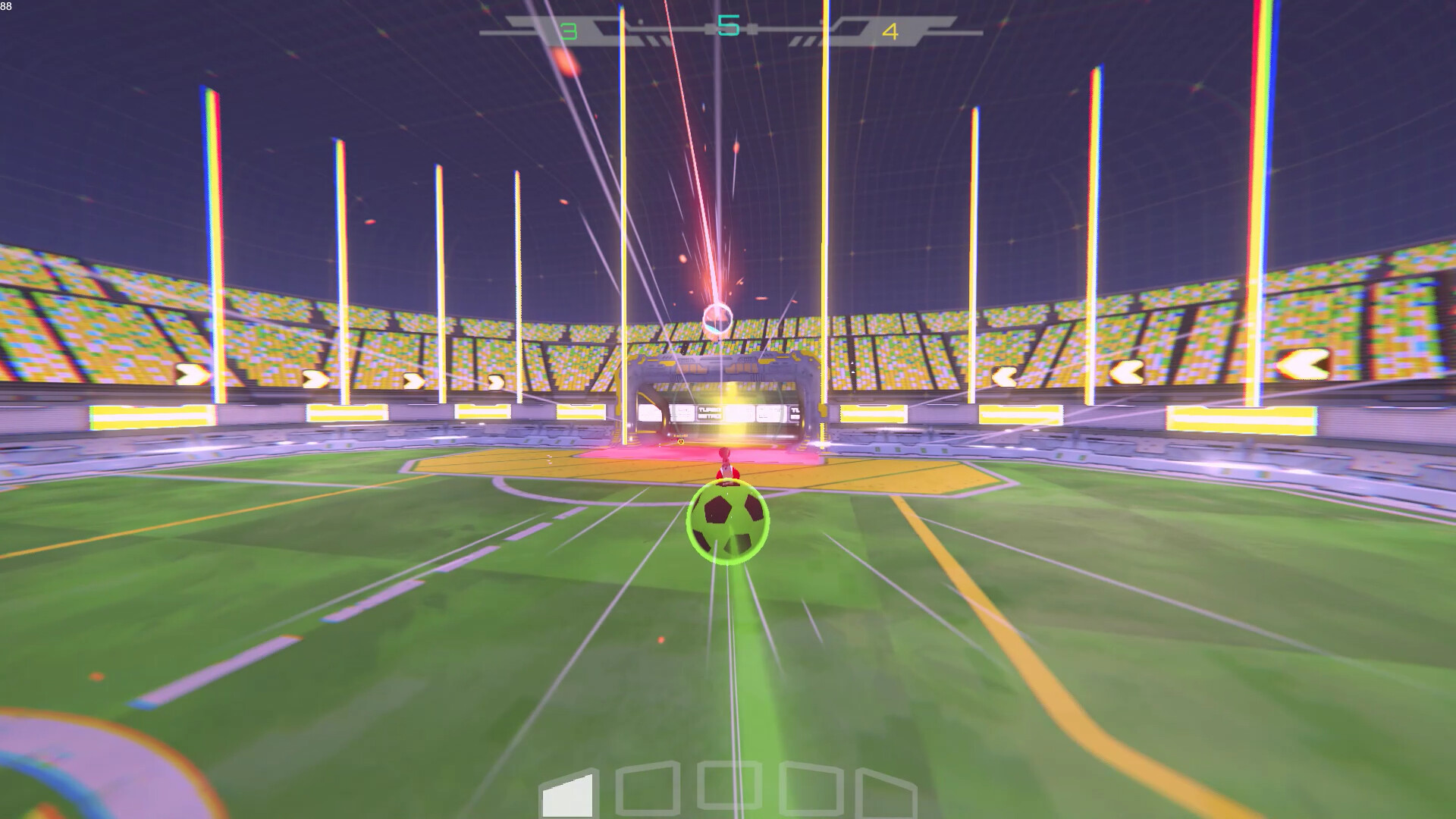Click the teal number 5 countdown display
The width and height of the screenshot is (1456, 819).
730,25
